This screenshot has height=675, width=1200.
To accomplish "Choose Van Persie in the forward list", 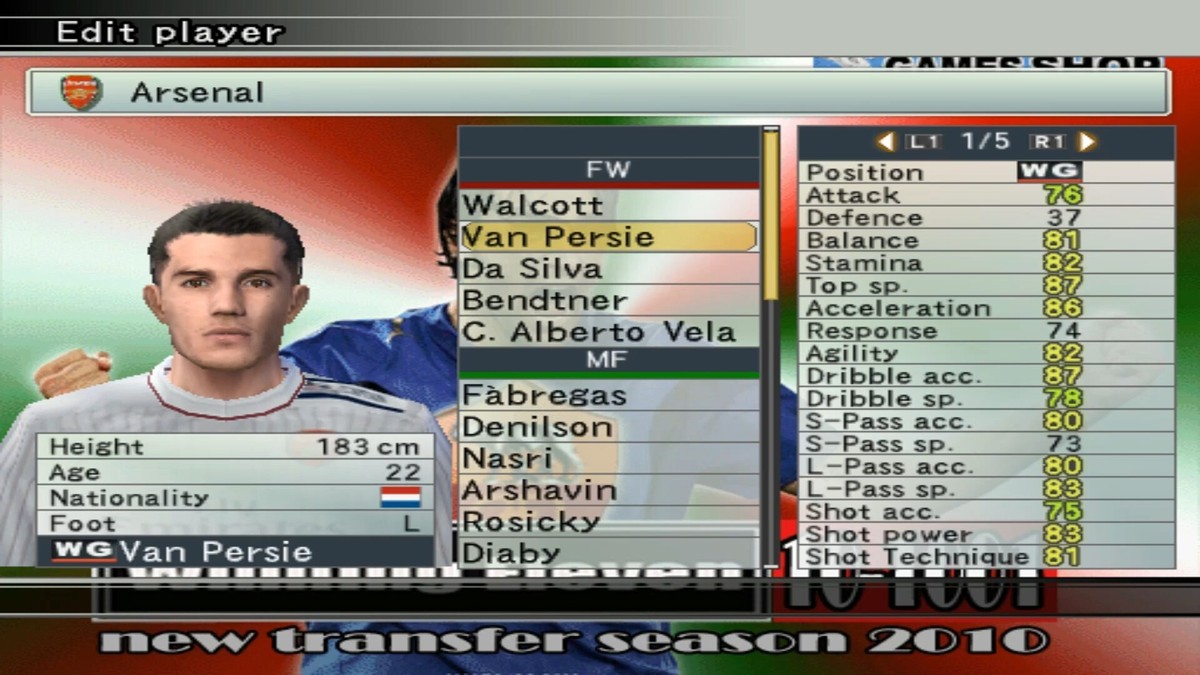I will tap(608, 237).
